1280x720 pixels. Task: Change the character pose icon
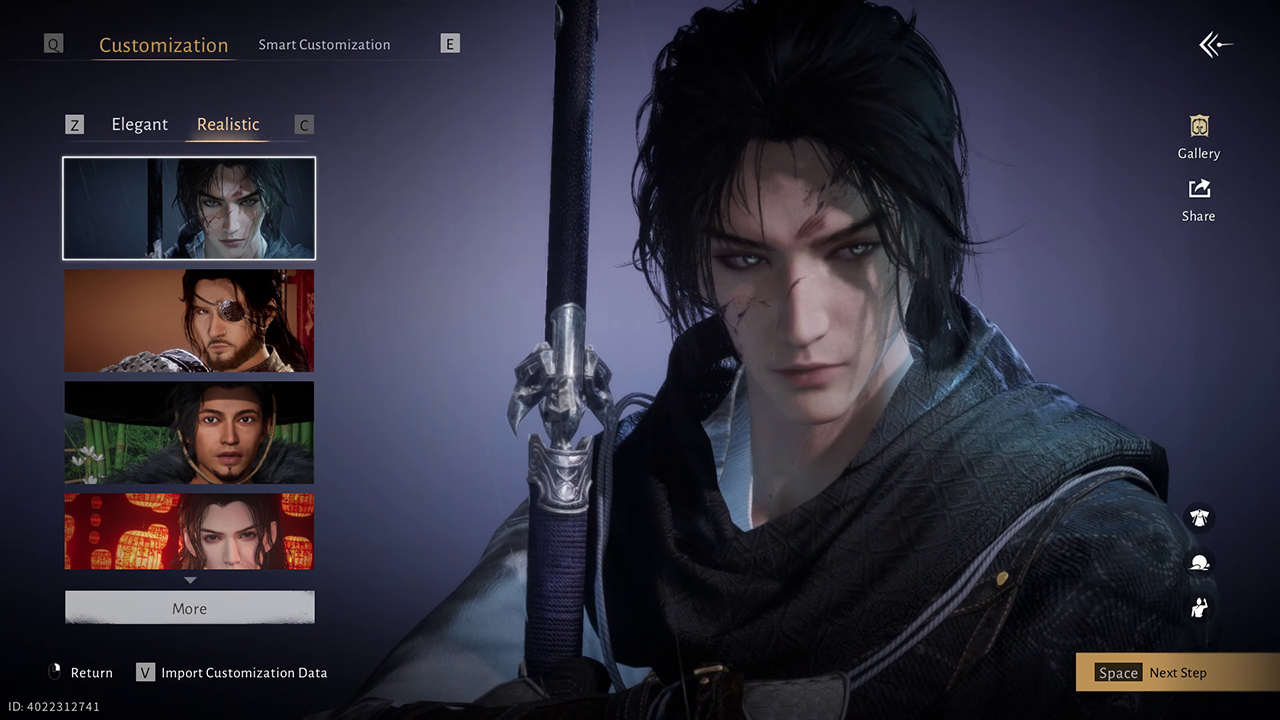[x=1199, y=606]
